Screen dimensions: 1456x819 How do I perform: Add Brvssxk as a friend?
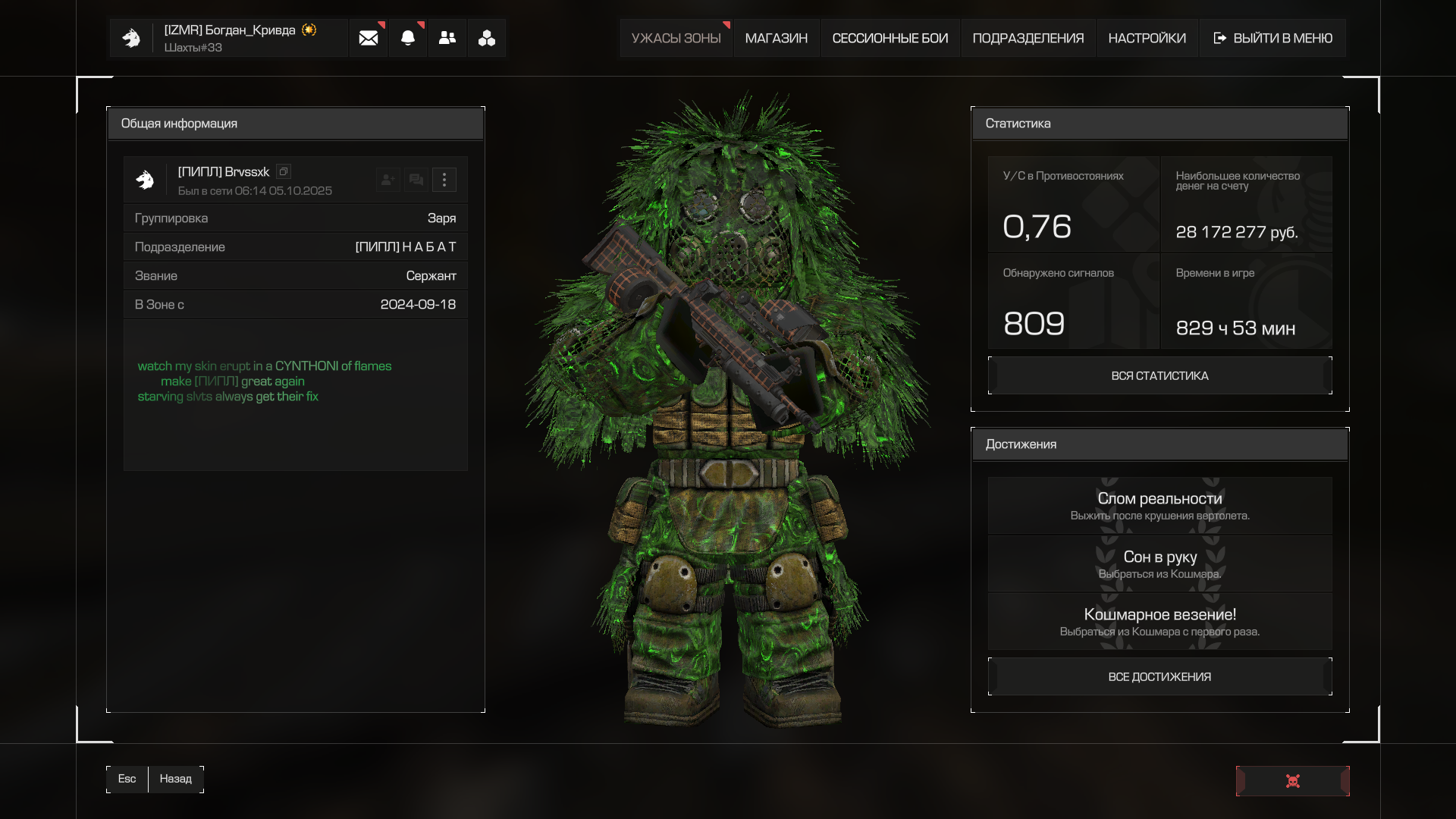tap(388, 180)
